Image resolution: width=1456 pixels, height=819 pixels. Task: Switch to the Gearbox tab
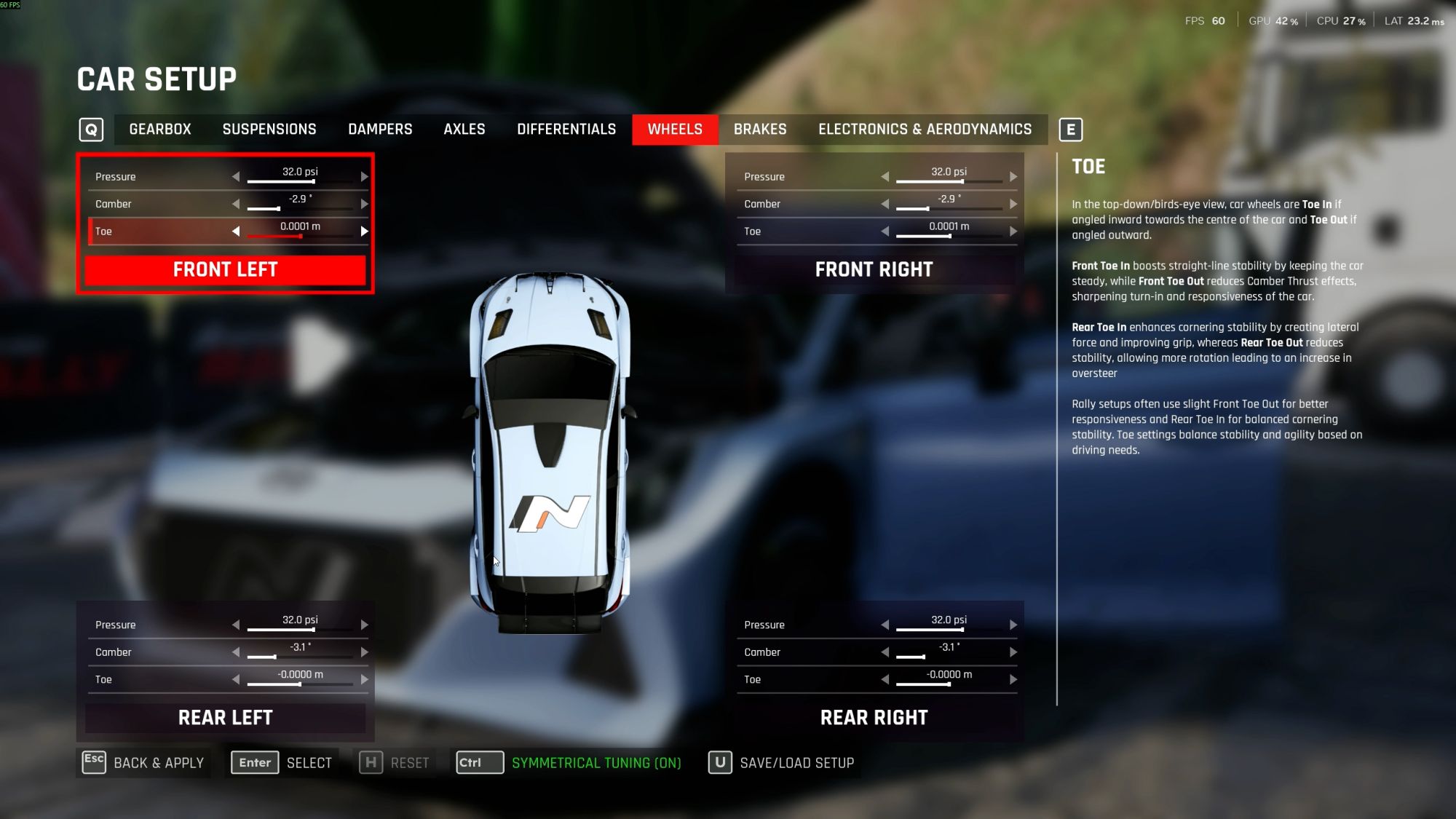click(x=160, y=130)
